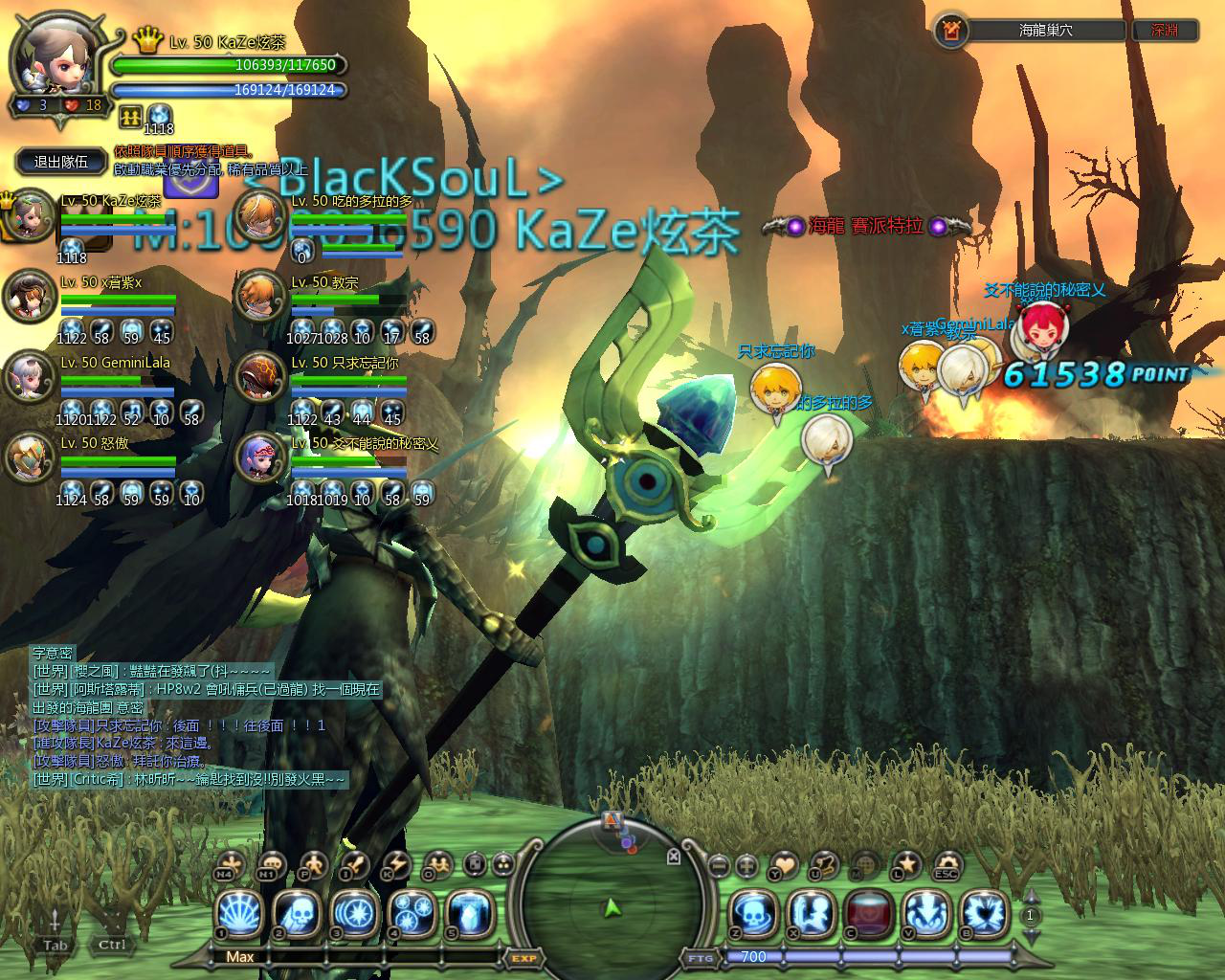Open the heart icon menu labeled Y
Viewport: 1225px width, 980px height.
click(786, 864)
